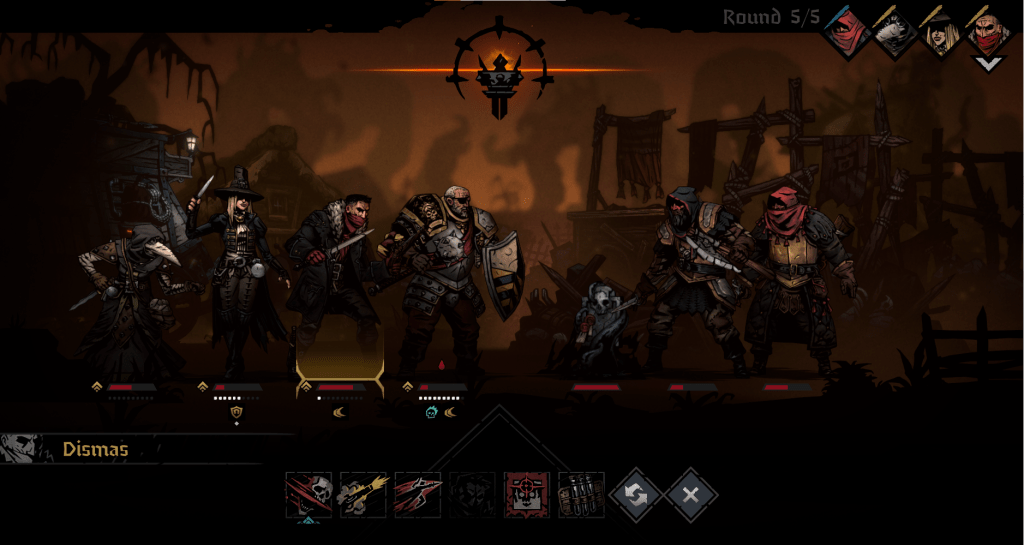Select the Plague Doctor turn order portrait
This screenshot has width=1024, height=545.
894,33
